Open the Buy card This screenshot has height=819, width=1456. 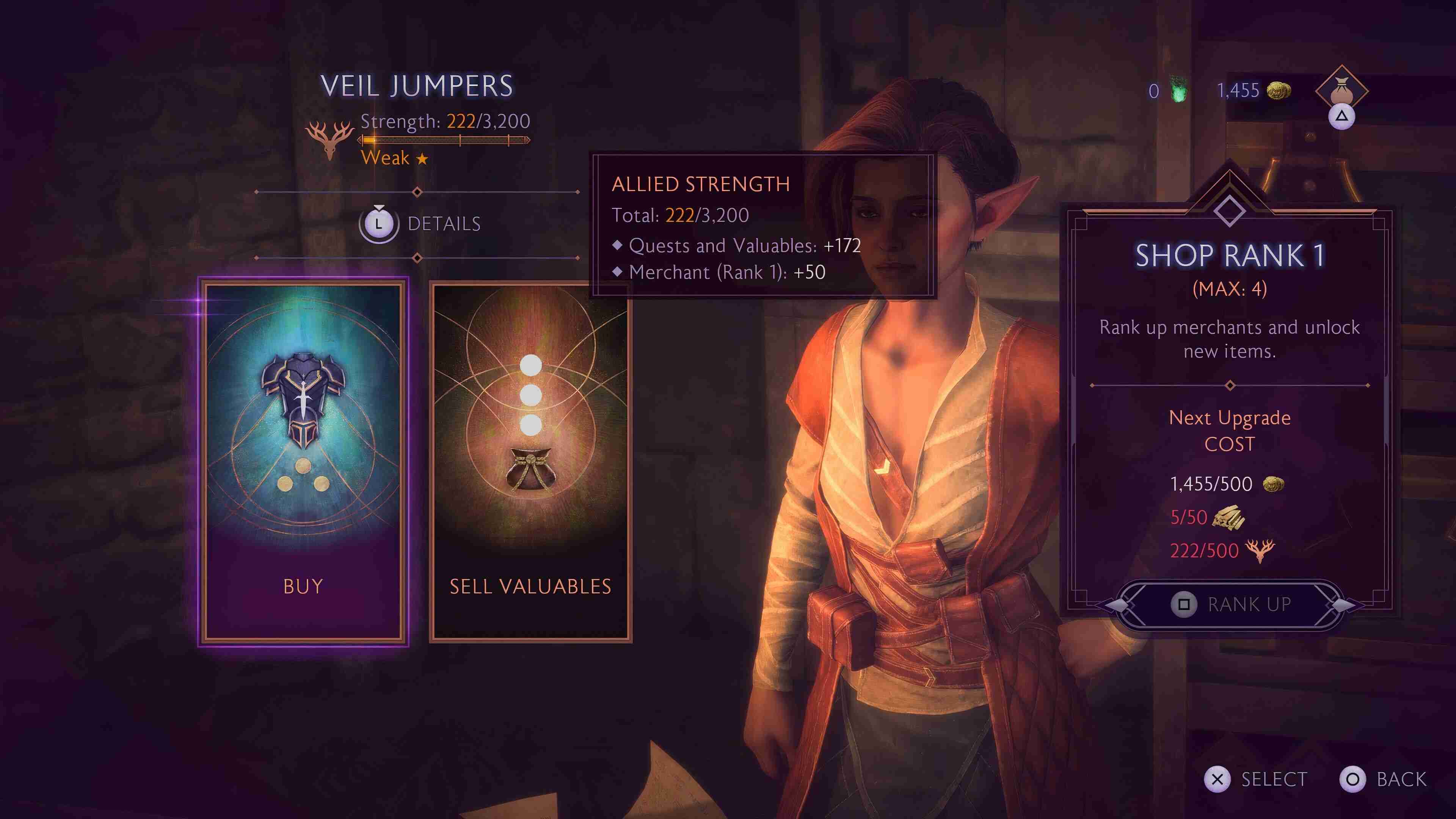point(303,461)
